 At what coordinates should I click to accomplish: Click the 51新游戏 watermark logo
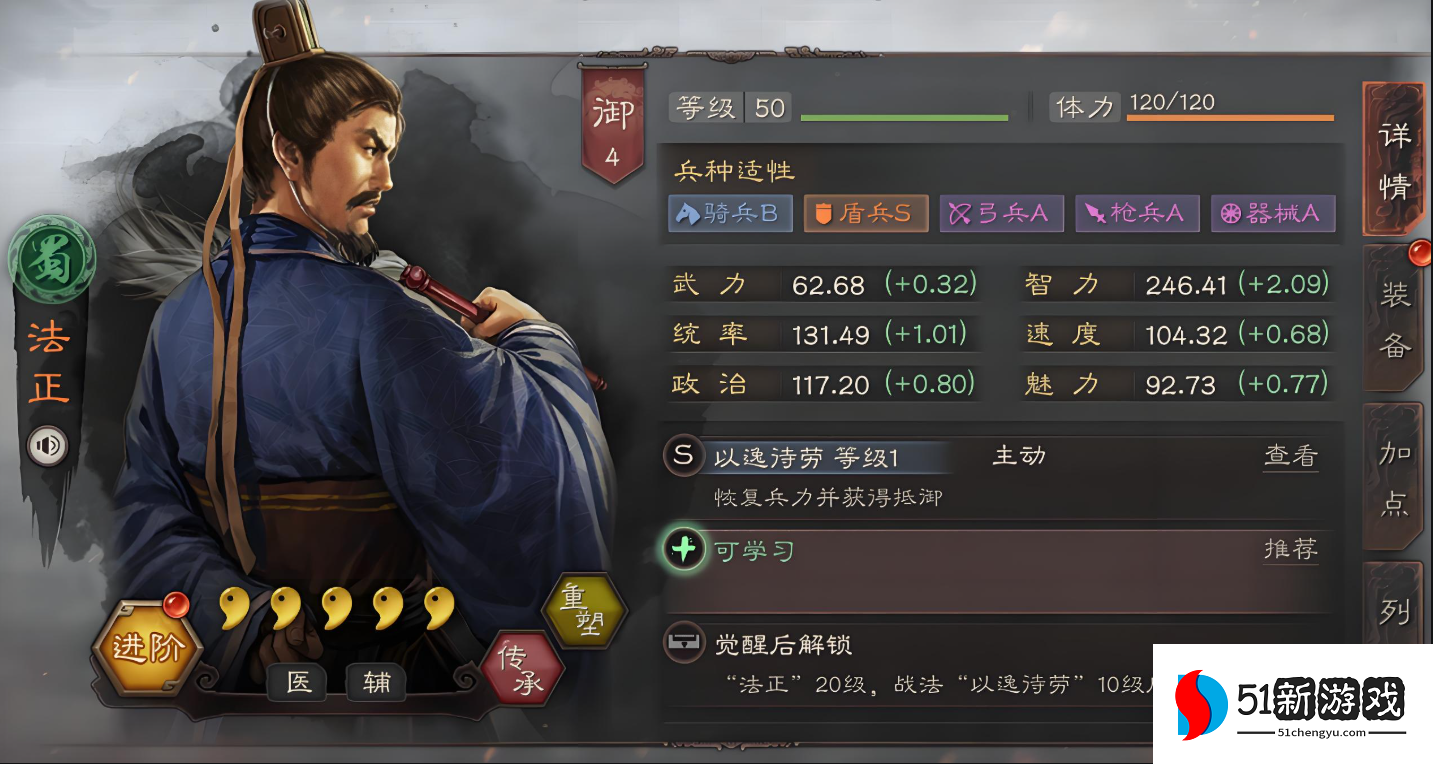point(1290,699)
